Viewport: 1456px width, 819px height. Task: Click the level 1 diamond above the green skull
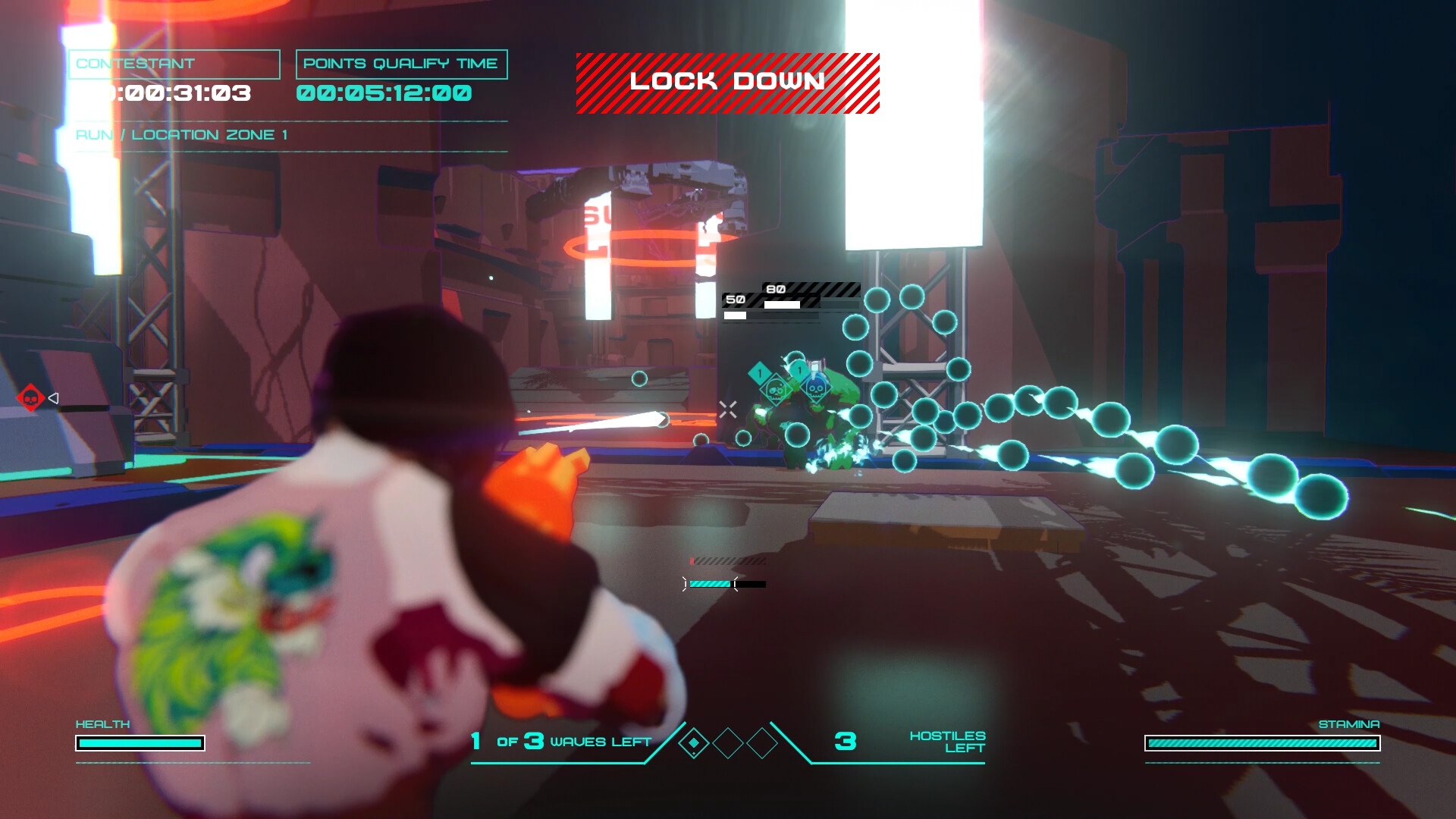760,372
